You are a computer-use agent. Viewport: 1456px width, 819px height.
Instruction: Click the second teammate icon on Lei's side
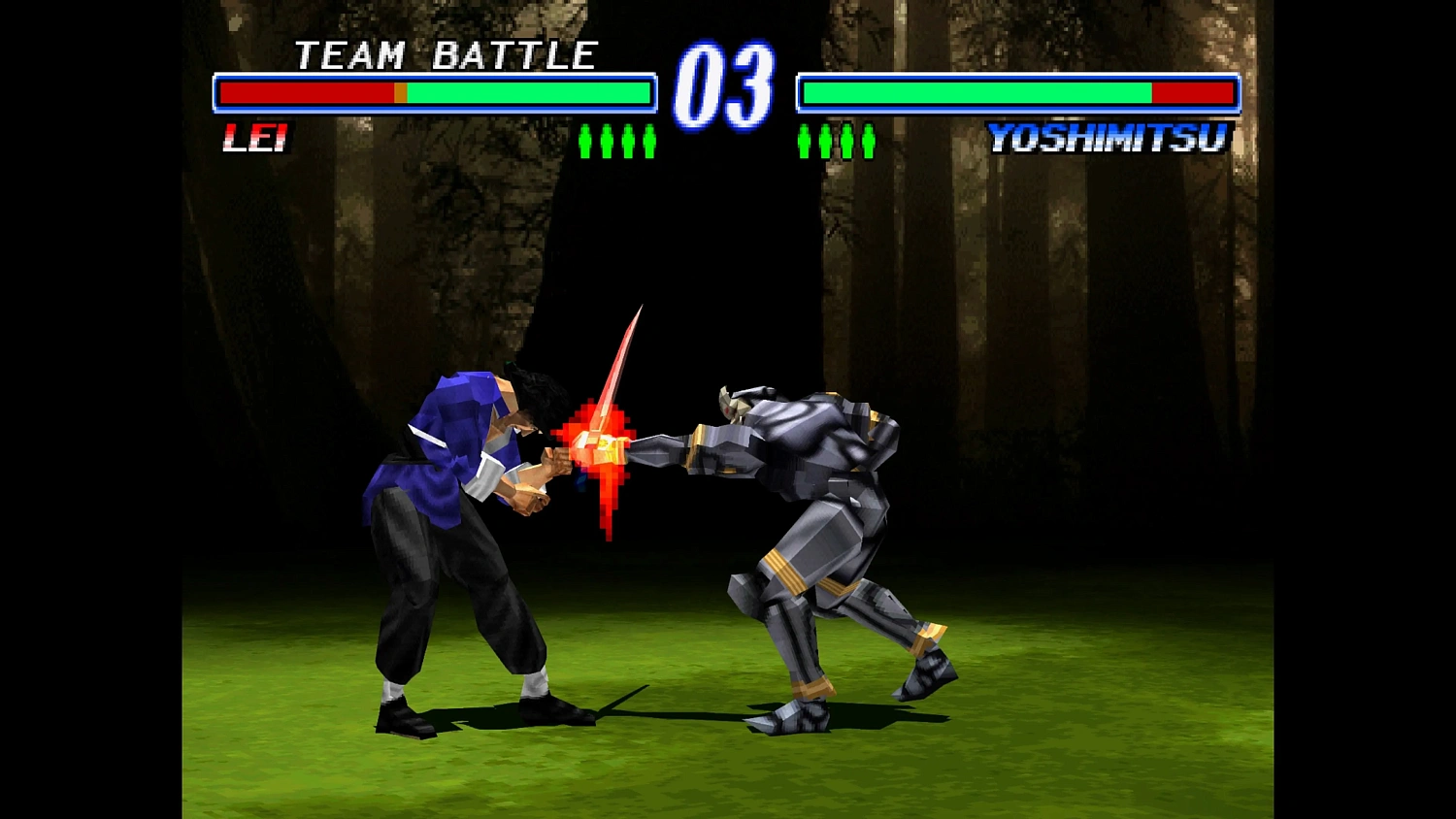click(607, 143)
